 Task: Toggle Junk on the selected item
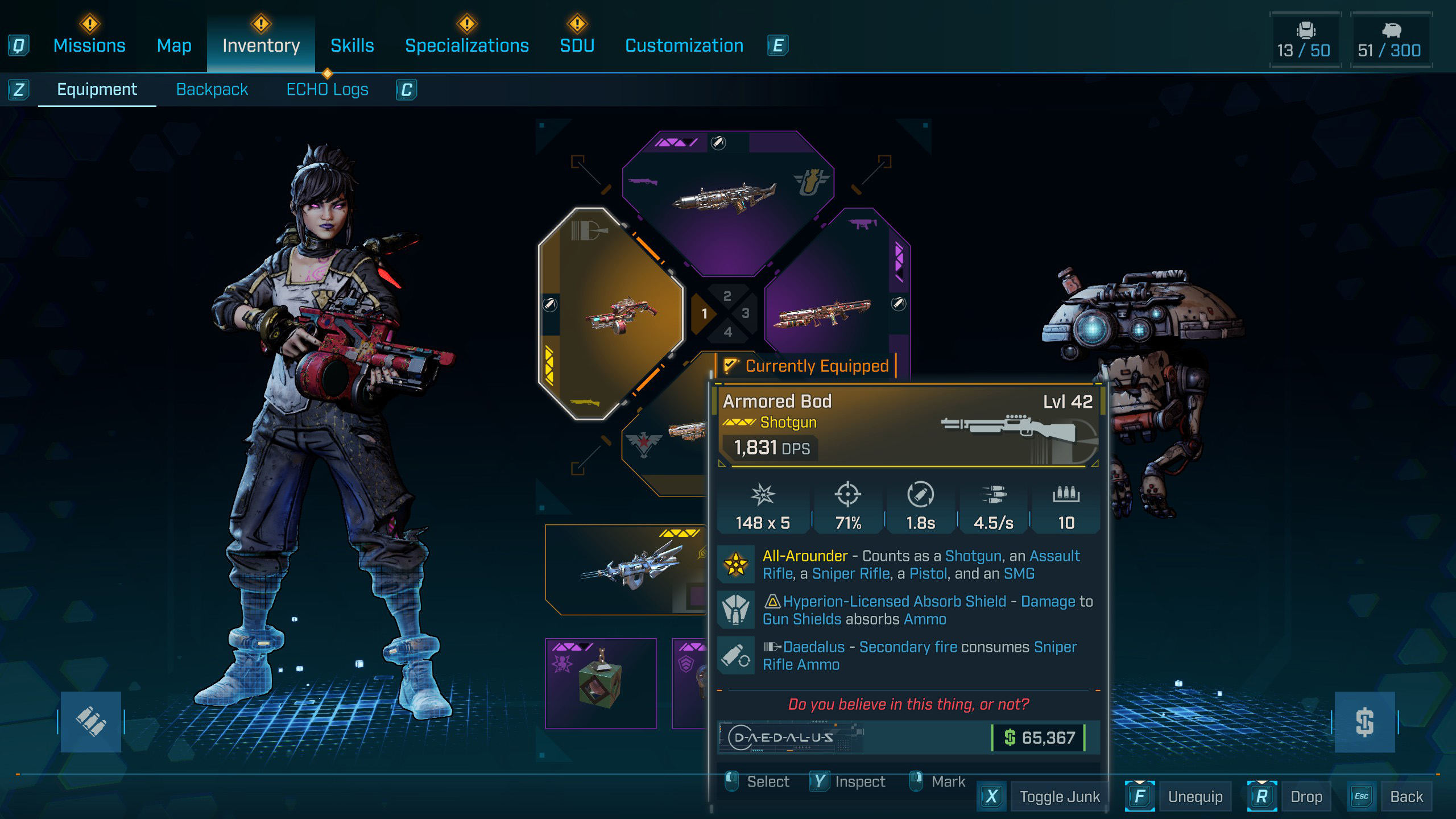(1059, 796)
